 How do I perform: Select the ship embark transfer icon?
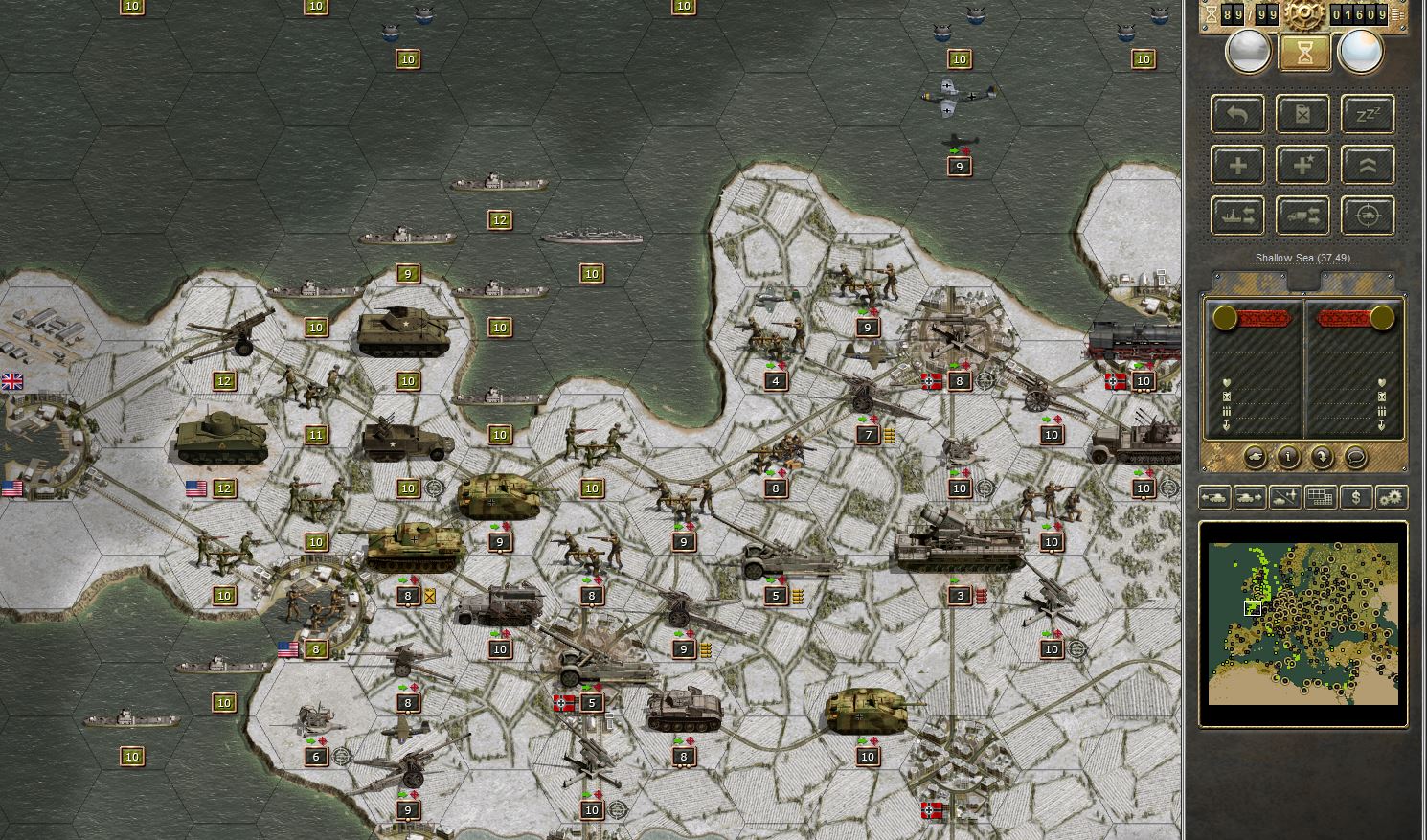coord(1237,214)
